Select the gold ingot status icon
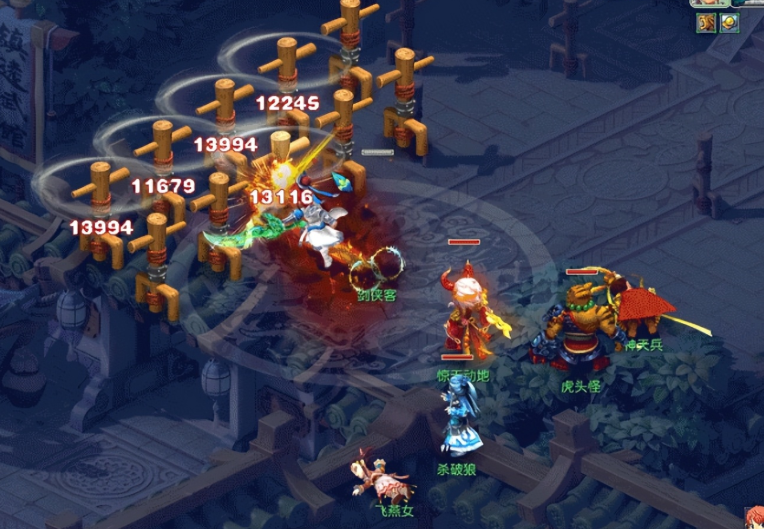 729,22
